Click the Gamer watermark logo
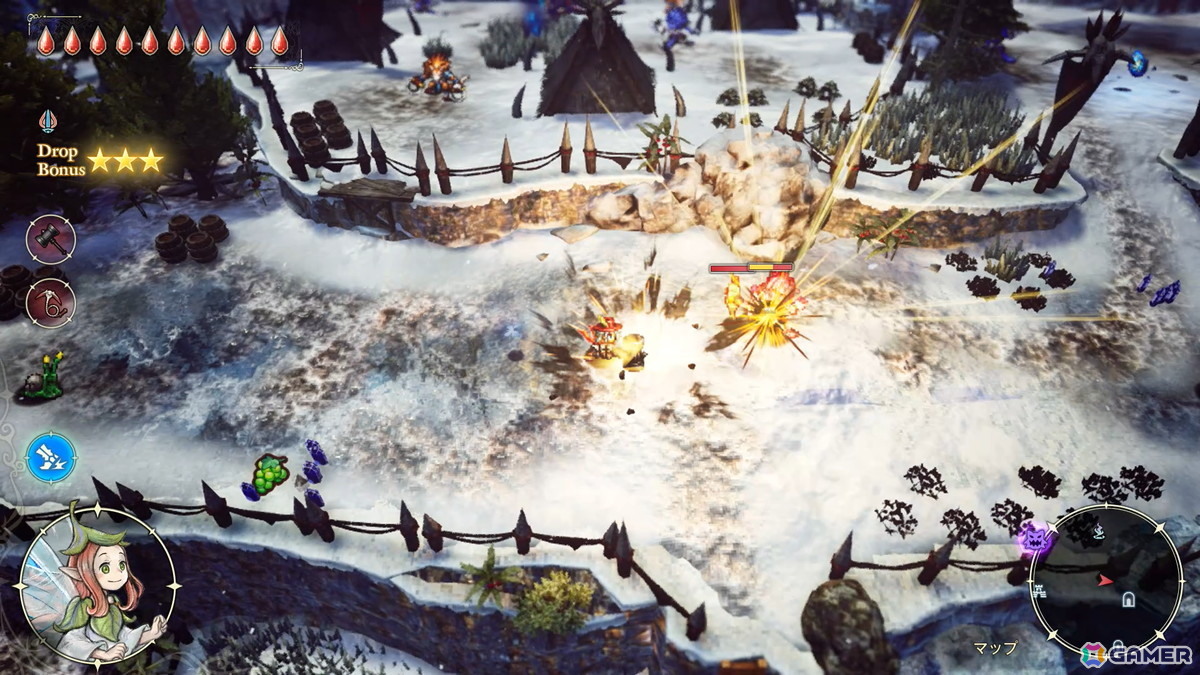1200x675 pixels. pos(1135,654)
